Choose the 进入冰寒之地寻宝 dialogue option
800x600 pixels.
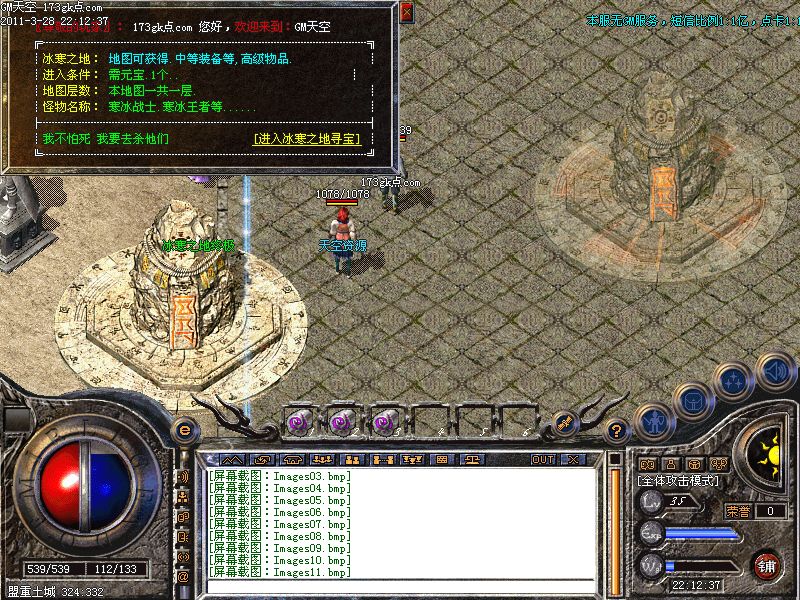pyautogui.click(x=307, y=139)
